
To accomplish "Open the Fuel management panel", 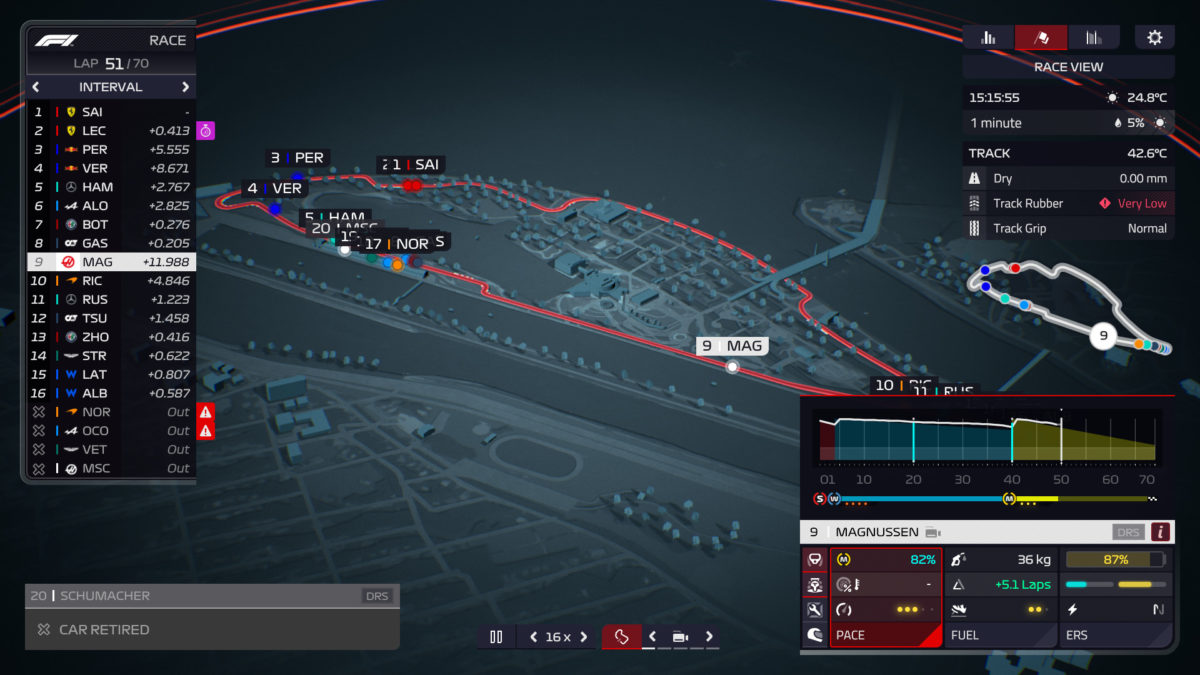I will point(1000,635).
